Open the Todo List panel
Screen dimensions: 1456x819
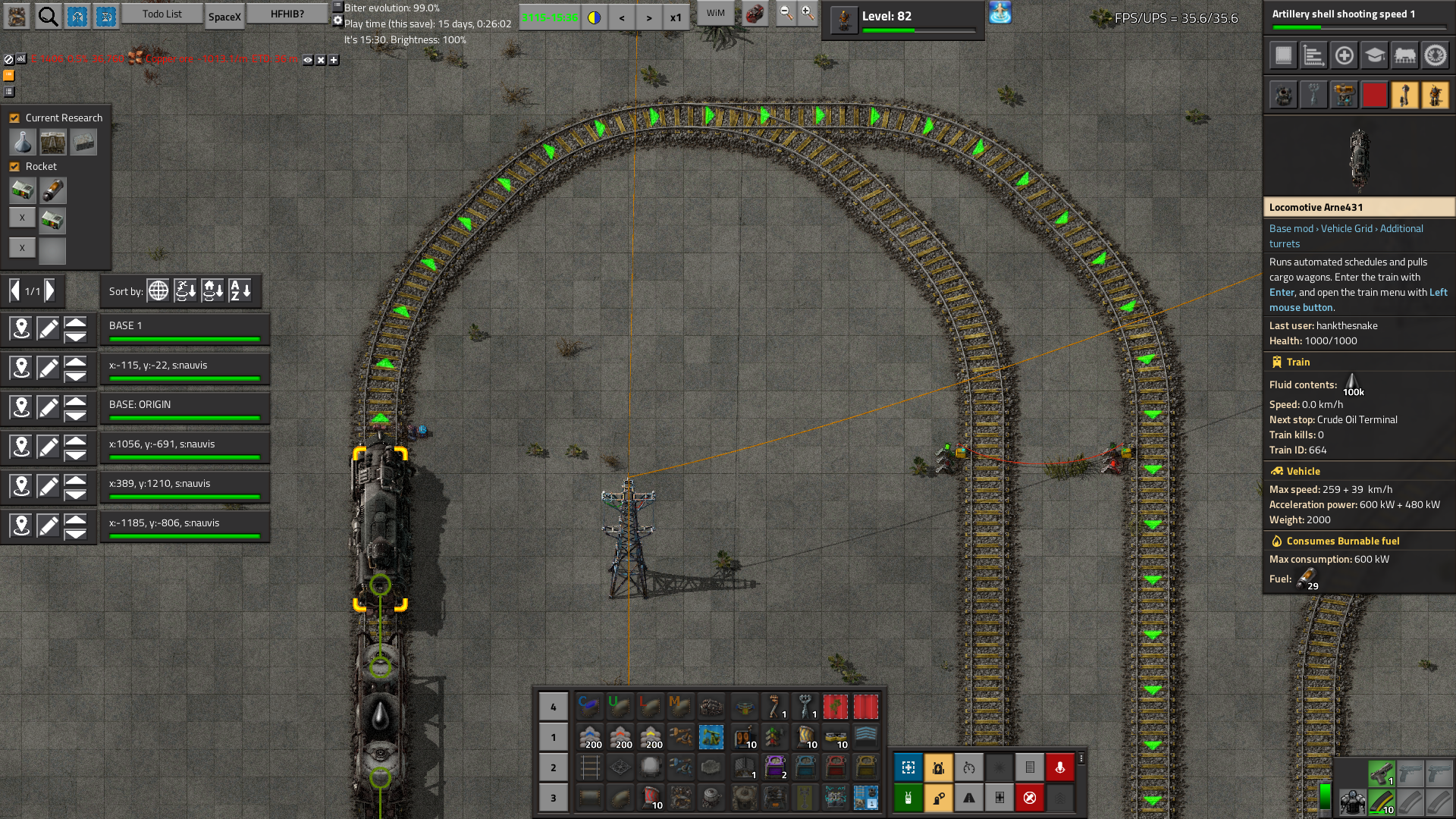[x=162, y=14]
